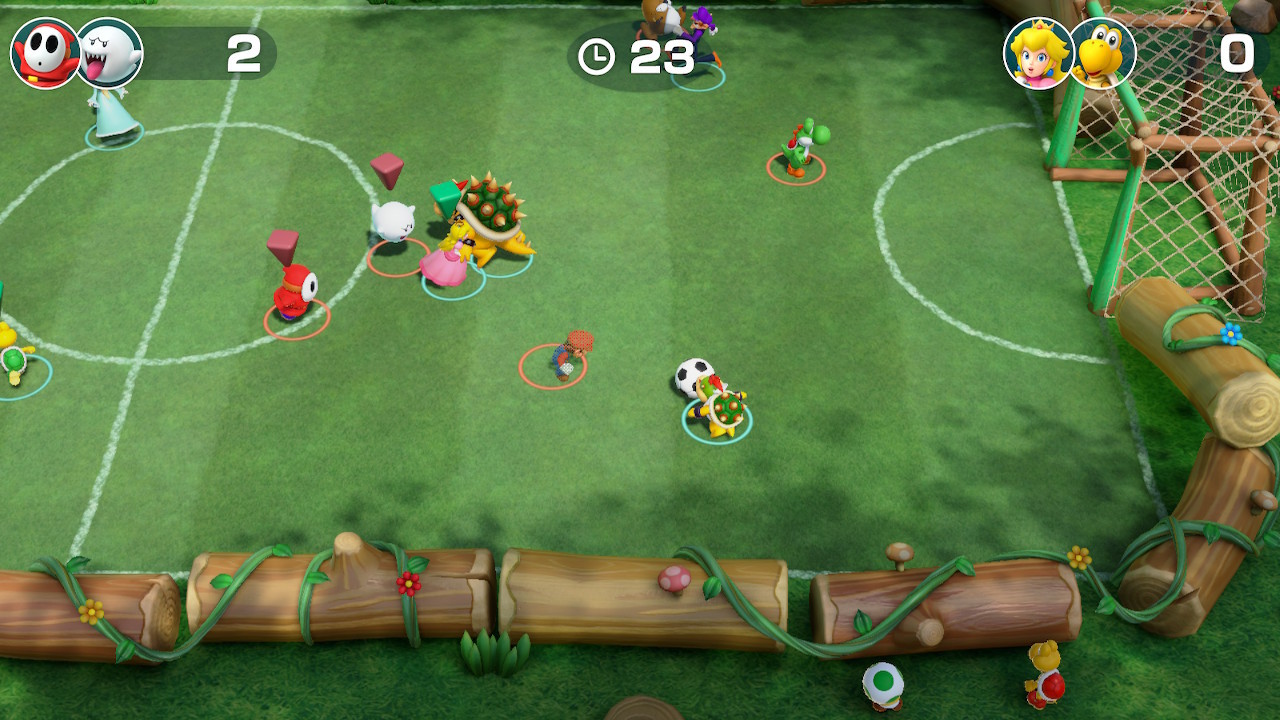Viewport: 1280px width, 720px height.
Task: Click the clock icon beside the timer
Action: [x=597, y=58]
